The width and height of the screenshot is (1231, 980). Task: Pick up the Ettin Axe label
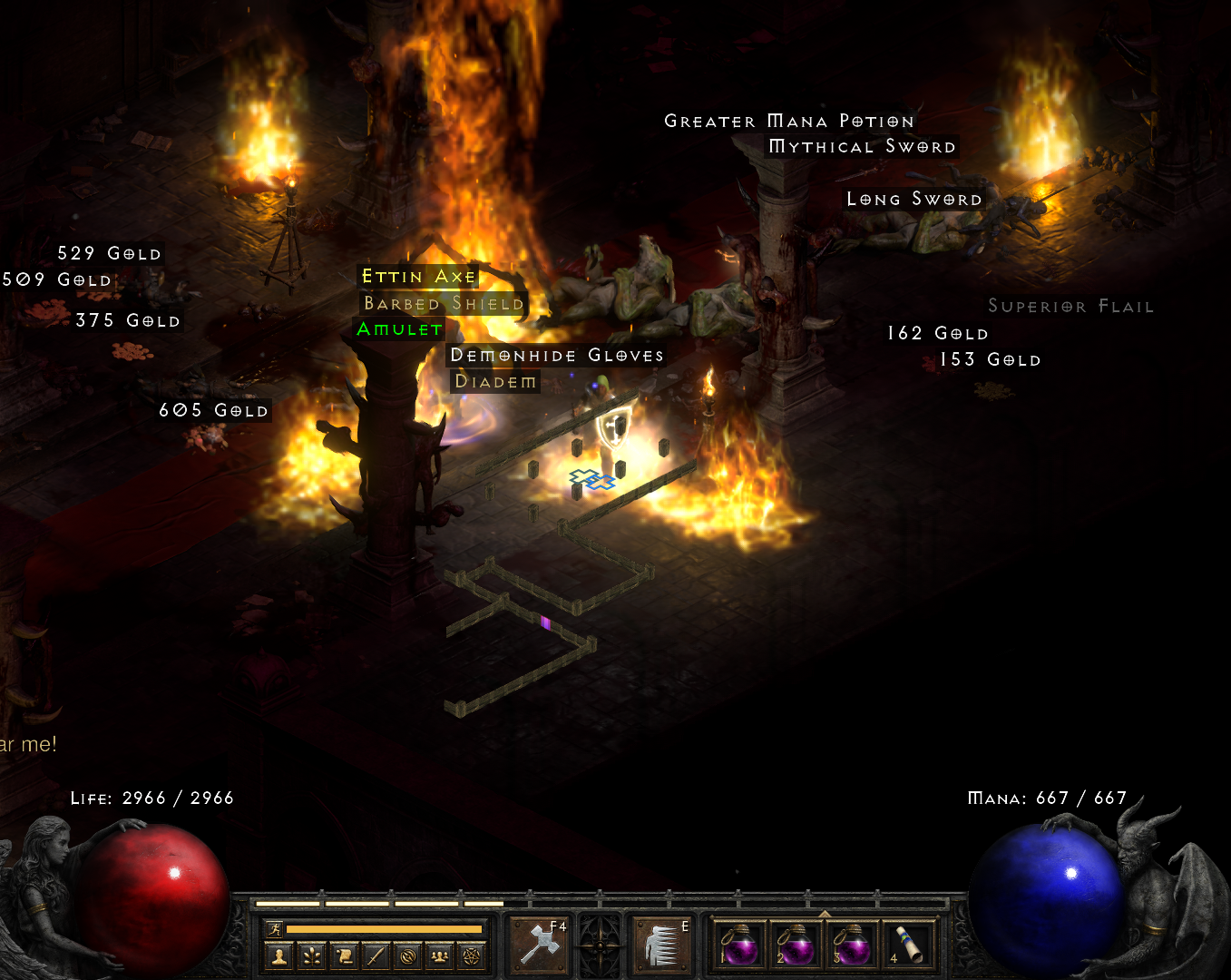click(418, 277)
